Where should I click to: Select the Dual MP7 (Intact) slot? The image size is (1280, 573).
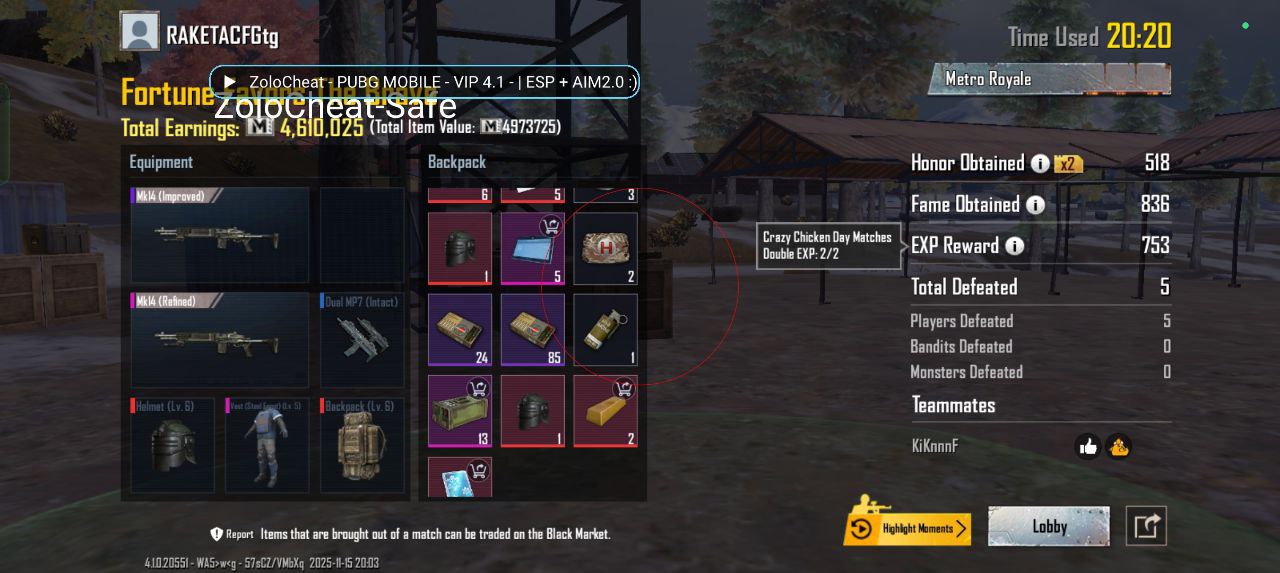click(362, 340)
